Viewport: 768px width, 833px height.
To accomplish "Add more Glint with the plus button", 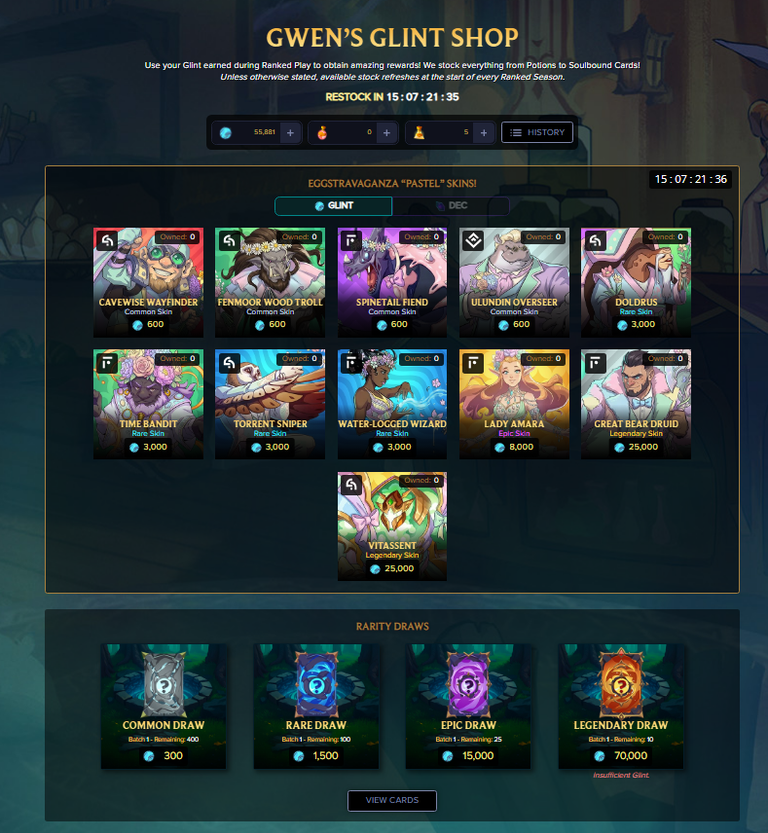I will (x=289, y=132).
